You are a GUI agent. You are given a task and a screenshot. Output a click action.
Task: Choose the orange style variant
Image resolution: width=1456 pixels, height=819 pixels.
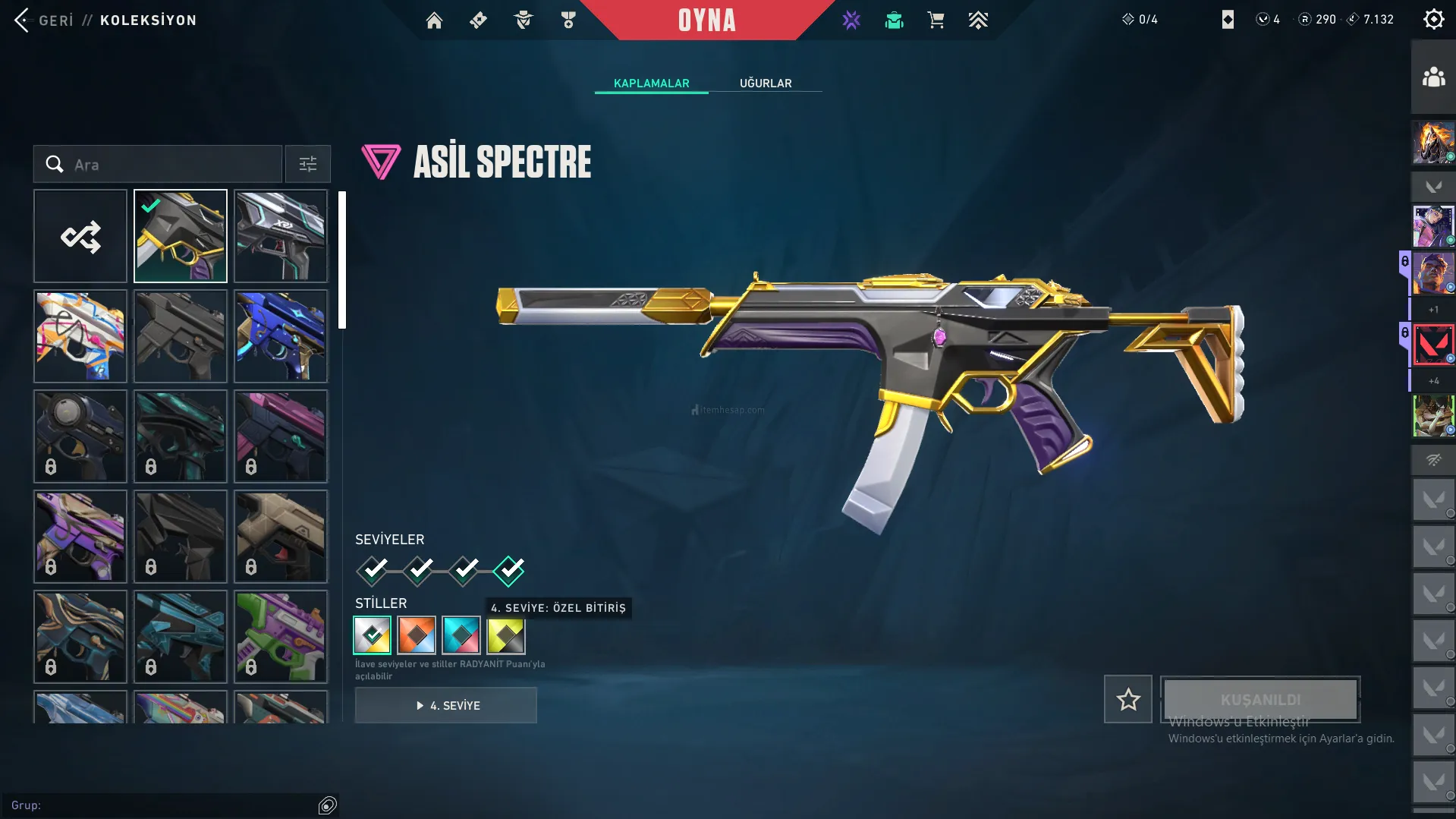click(x=417, y=635)
